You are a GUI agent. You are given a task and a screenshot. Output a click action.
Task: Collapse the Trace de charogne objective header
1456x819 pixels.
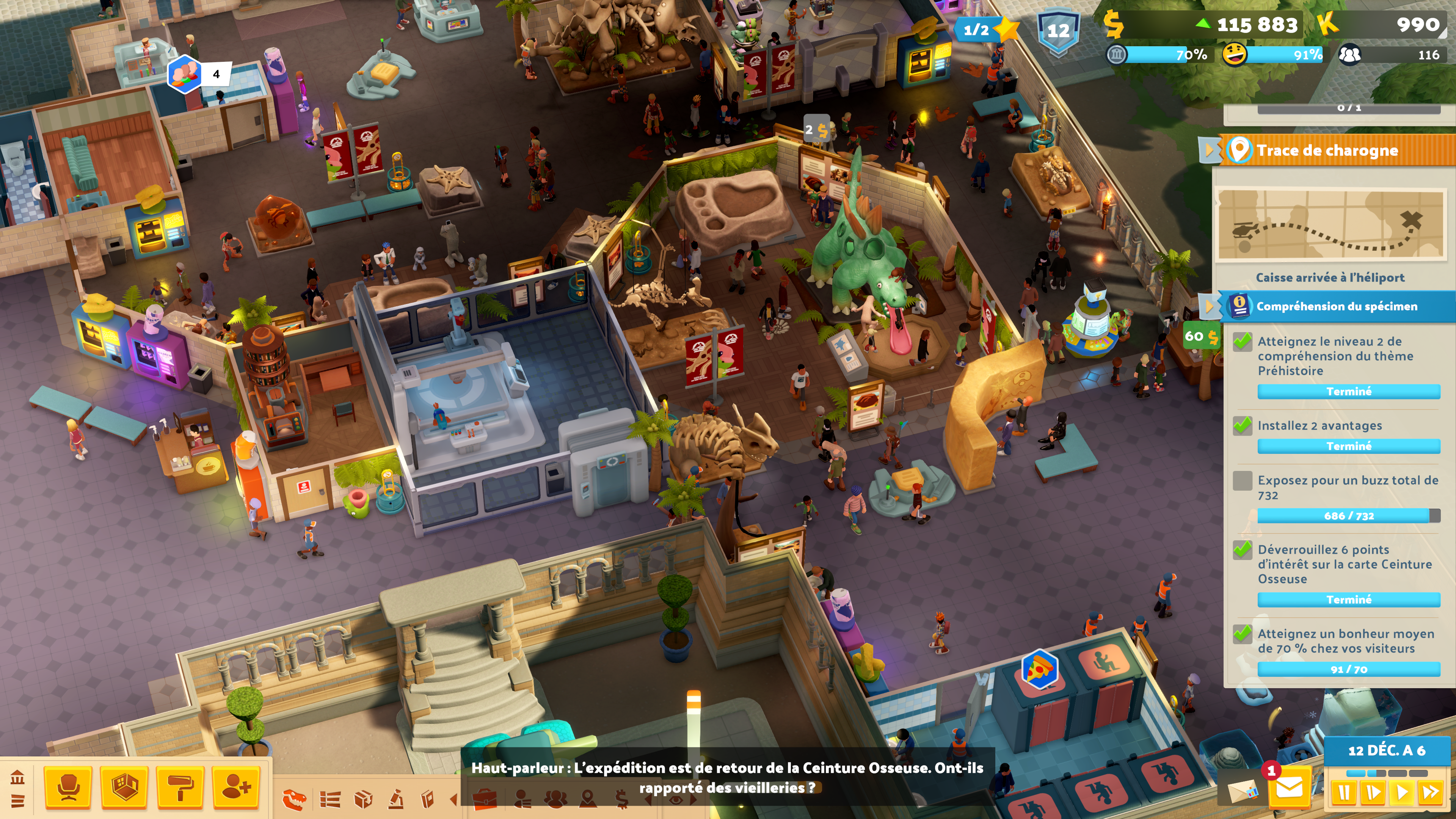pyautogui.click(x=1210, y=150)
